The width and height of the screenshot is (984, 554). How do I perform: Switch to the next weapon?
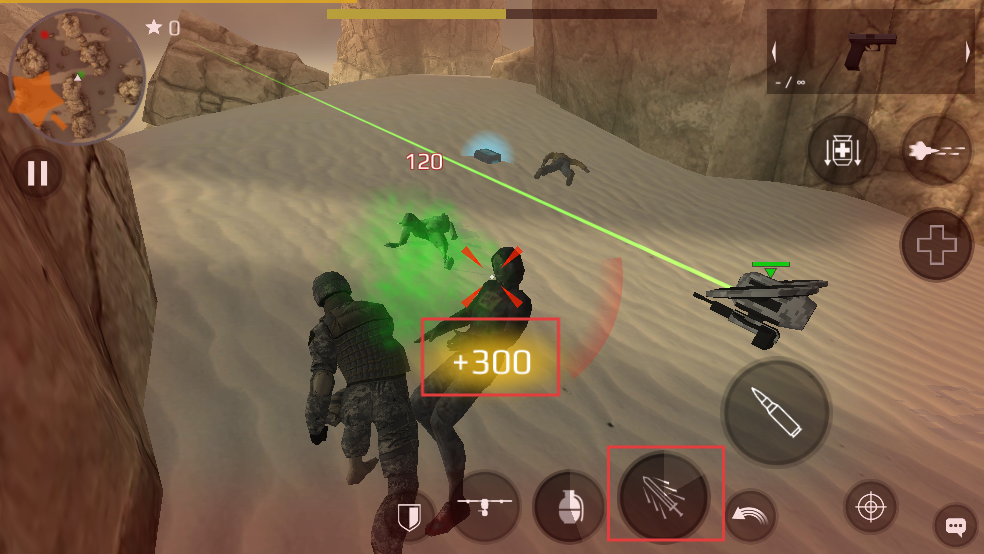pos(967,53)
